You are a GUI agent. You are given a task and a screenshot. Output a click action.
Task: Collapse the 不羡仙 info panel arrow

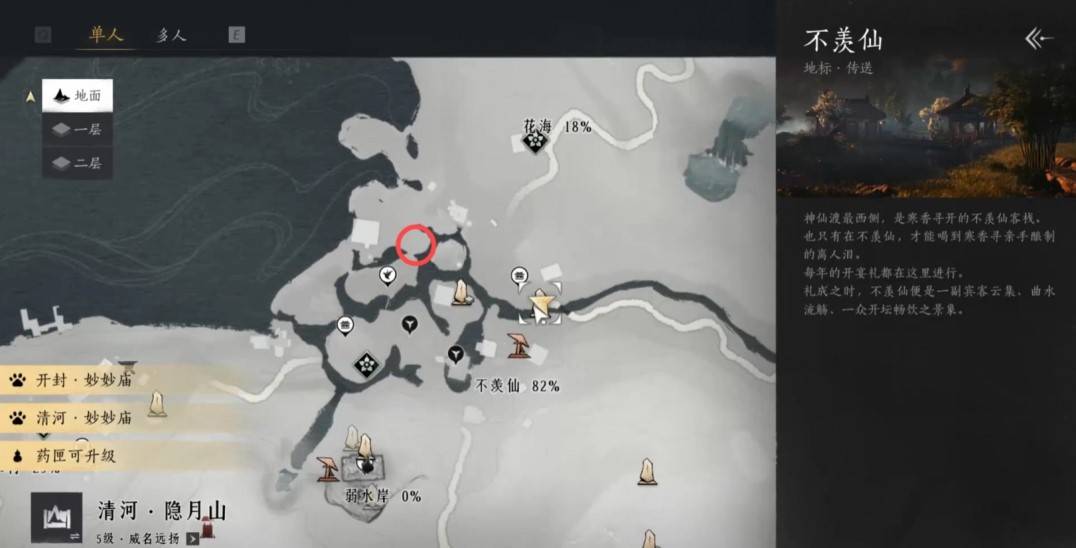point(1039,39)
